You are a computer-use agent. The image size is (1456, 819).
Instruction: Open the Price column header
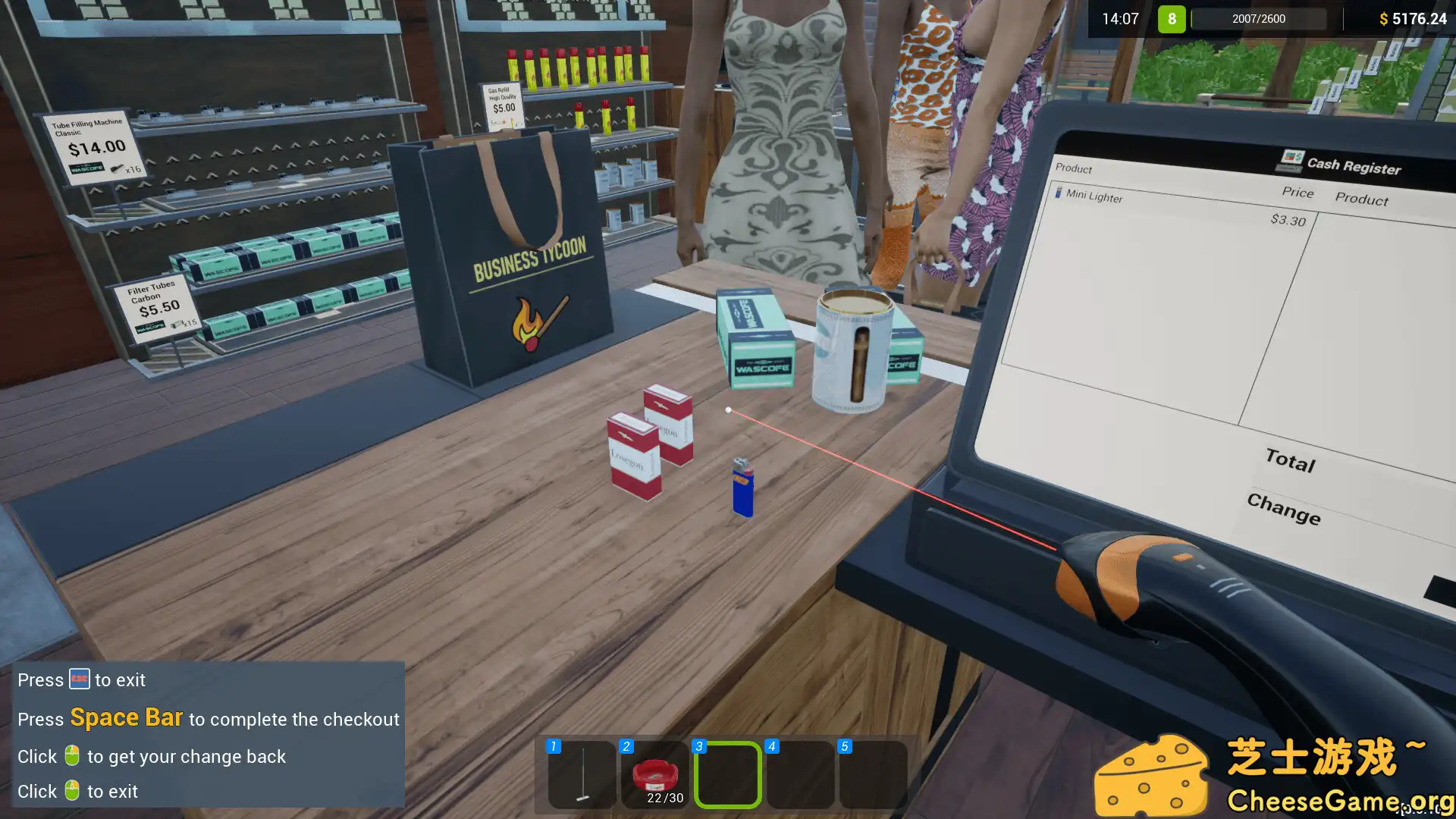[x=1298, y=193]
